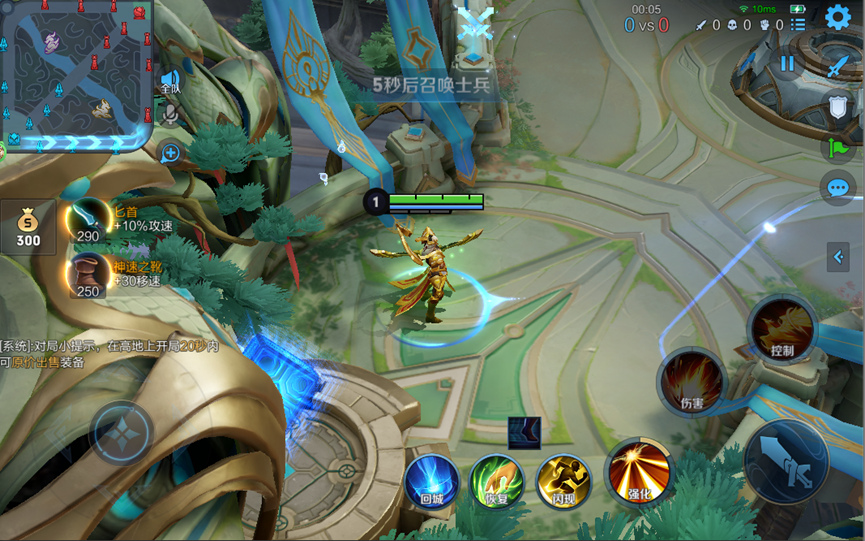
Task: Use the 恢复 heal ability
Action: pyautogui.click(x=497, y=481)
